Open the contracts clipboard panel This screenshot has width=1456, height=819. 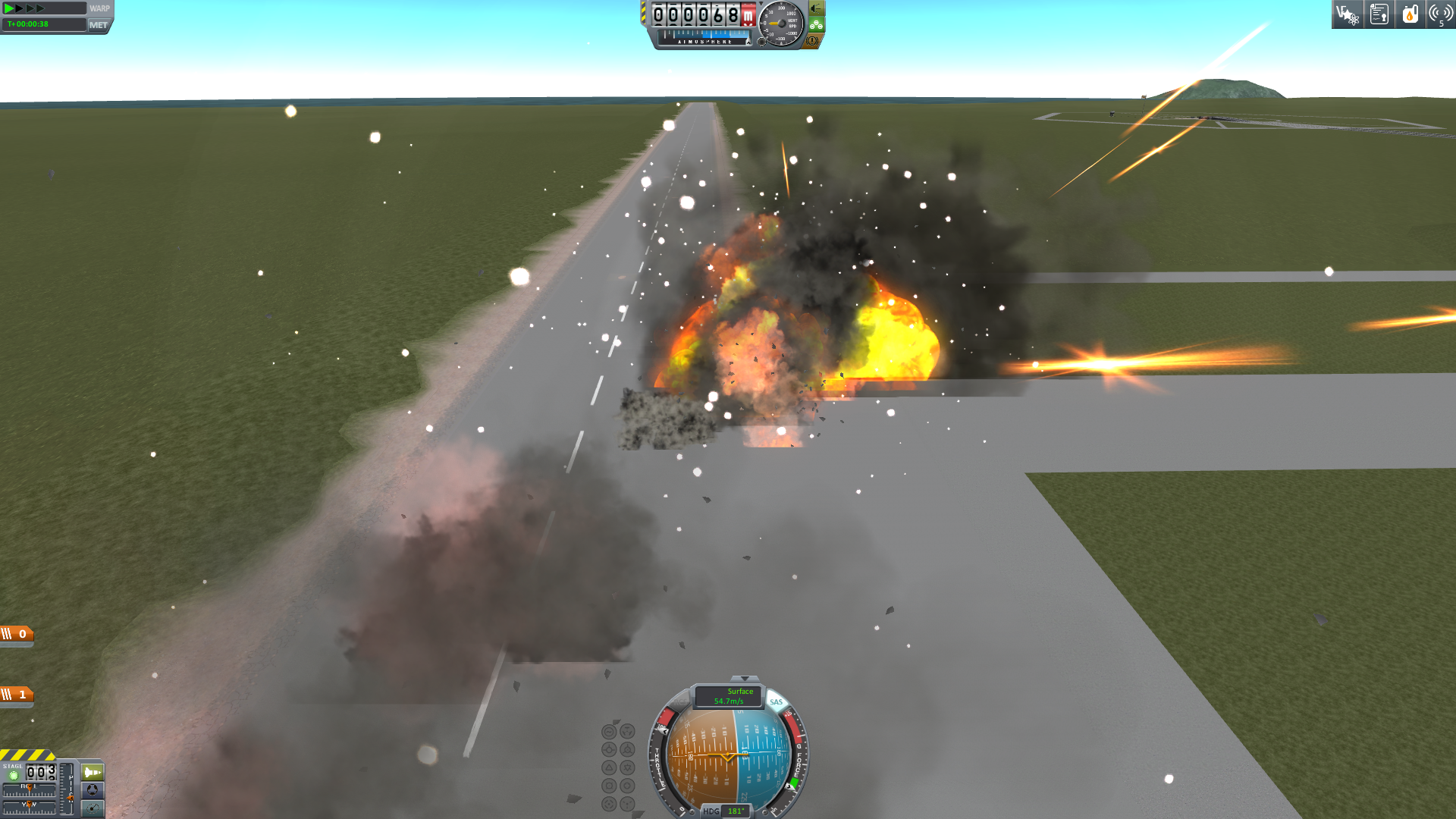pos(1379,14)
